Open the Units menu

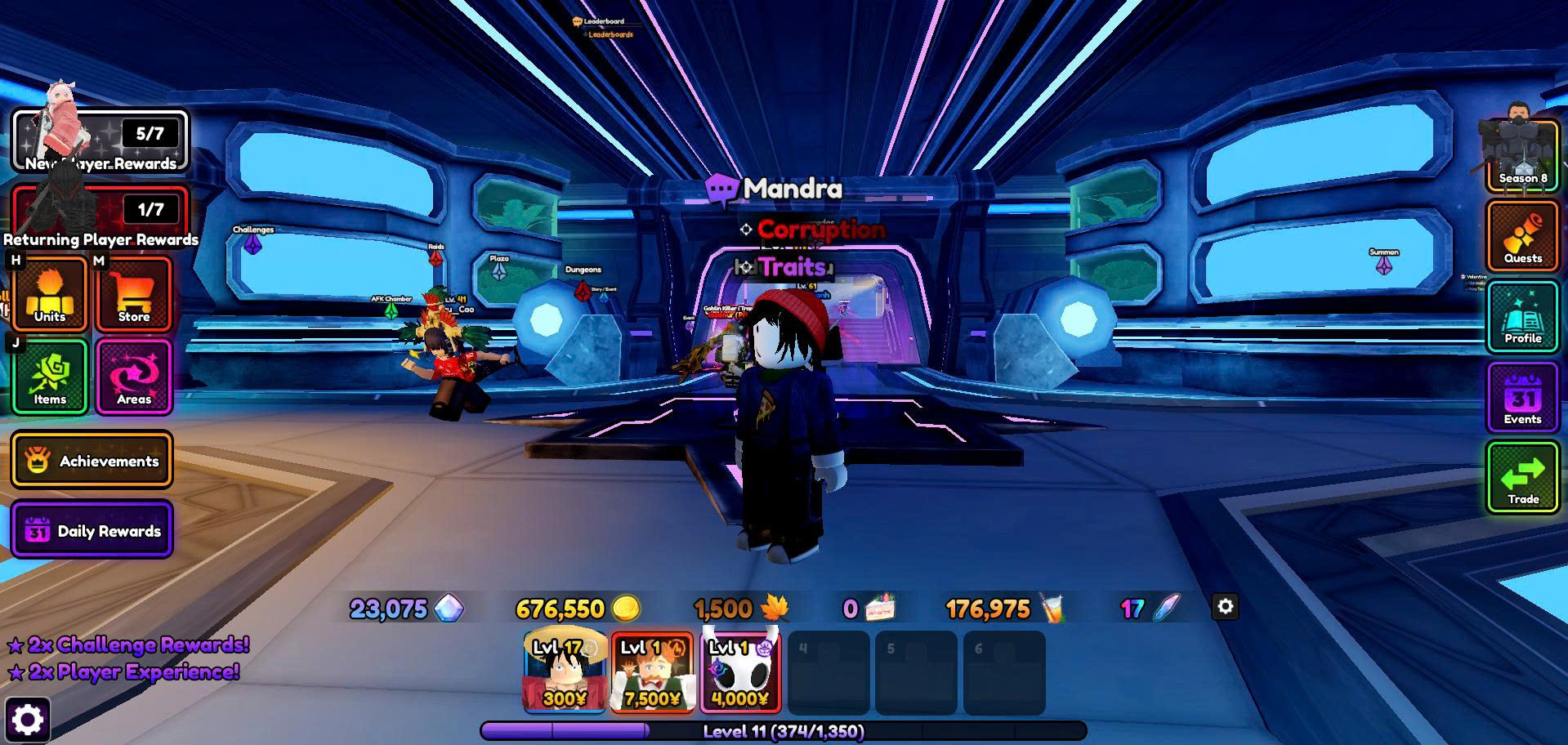tap(50, 295)
